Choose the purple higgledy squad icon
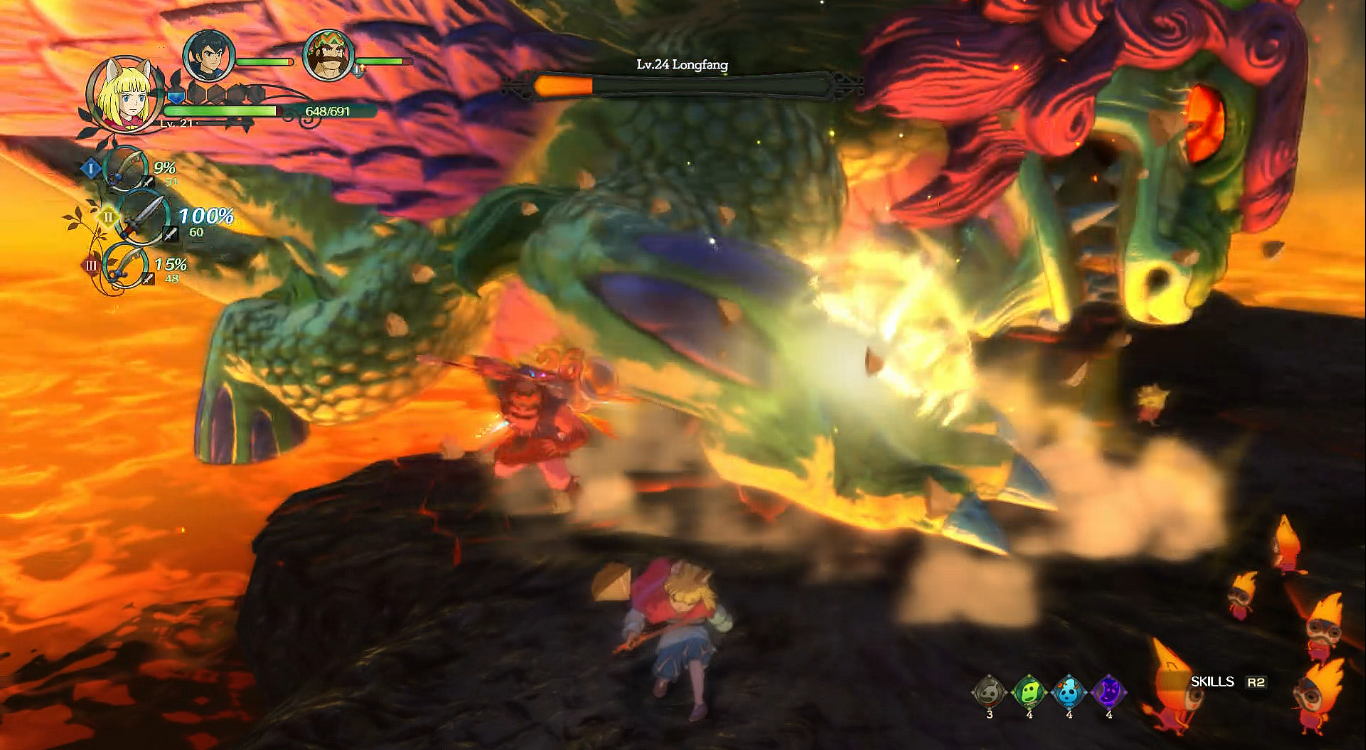 click(1109, 691)
